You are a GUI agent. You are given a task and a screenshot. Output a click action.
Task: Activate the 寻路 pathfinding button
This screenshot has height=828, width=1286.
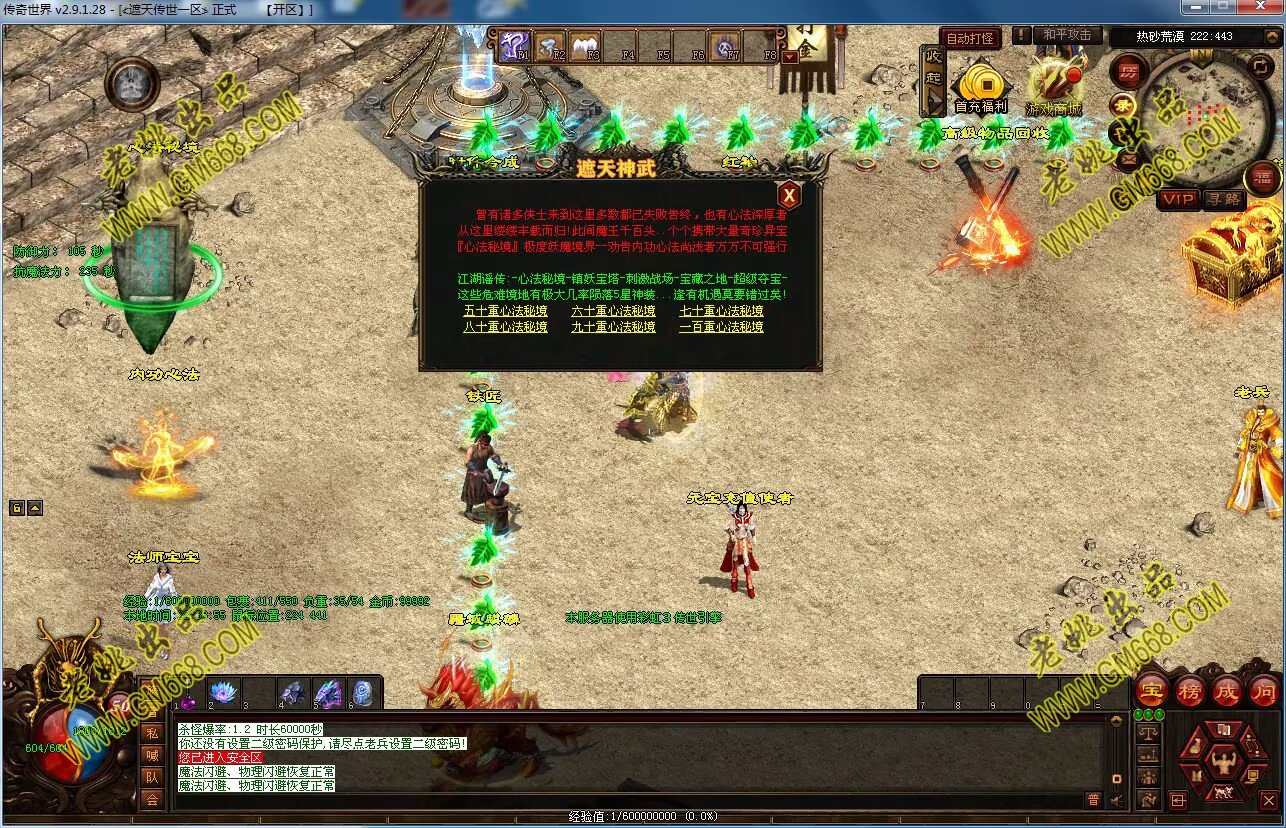1223,200
